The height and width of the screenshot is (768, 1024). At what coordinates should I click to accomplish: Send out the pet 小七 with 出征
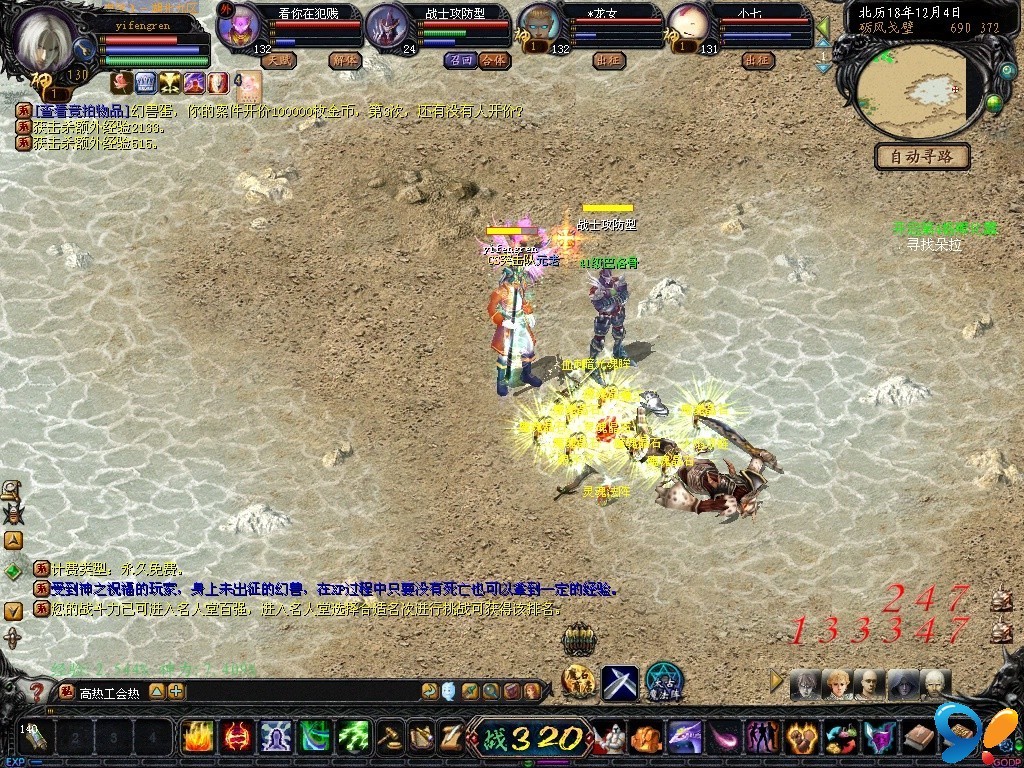[759, 60]
